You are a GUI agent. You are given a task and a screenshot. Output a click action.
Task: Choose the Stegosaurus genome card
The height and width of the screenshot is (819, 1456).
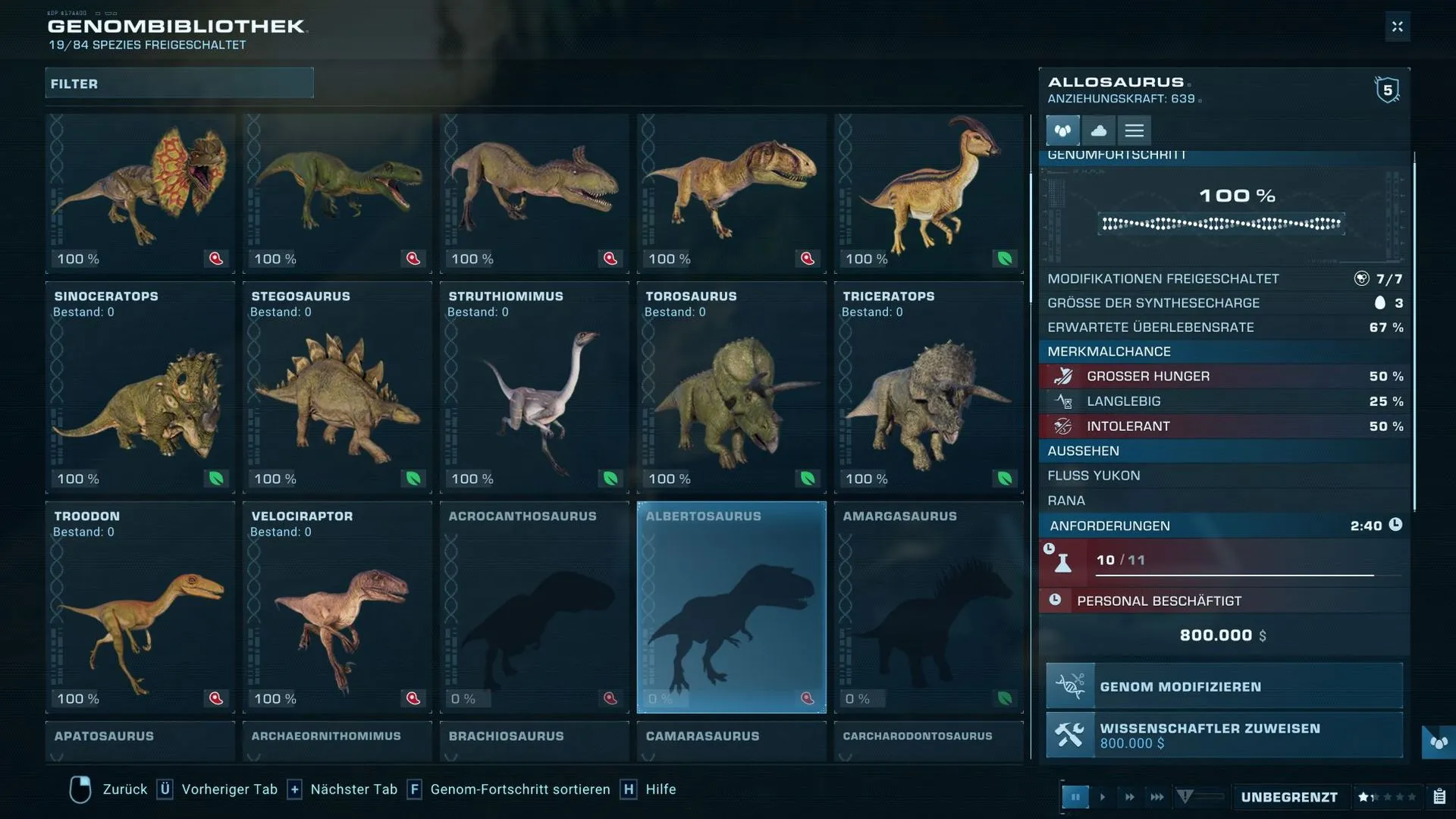(x=337, y=388)
